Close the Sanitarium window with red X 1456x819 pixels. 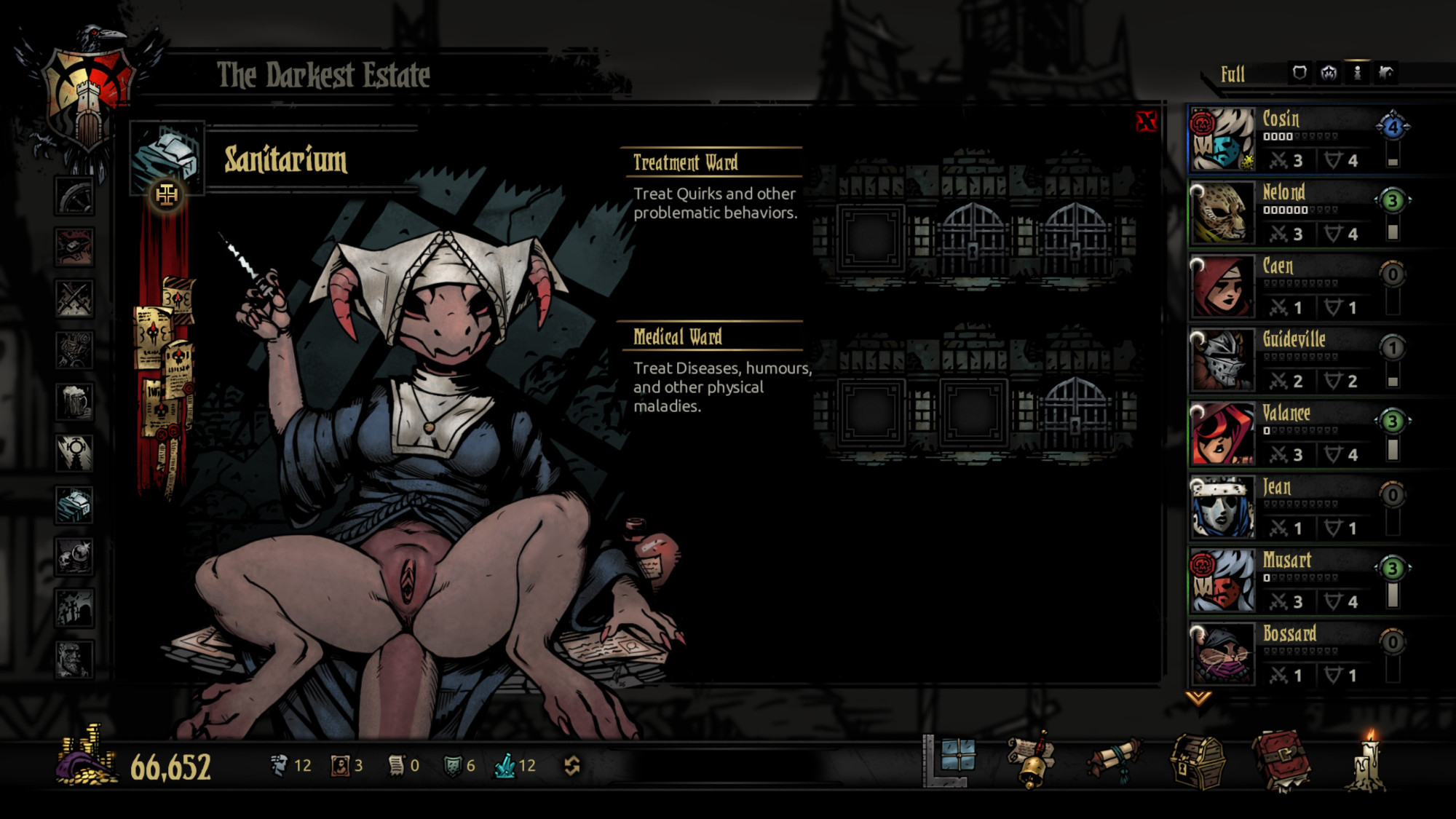pyautogui.click(x=1146, y=122)
